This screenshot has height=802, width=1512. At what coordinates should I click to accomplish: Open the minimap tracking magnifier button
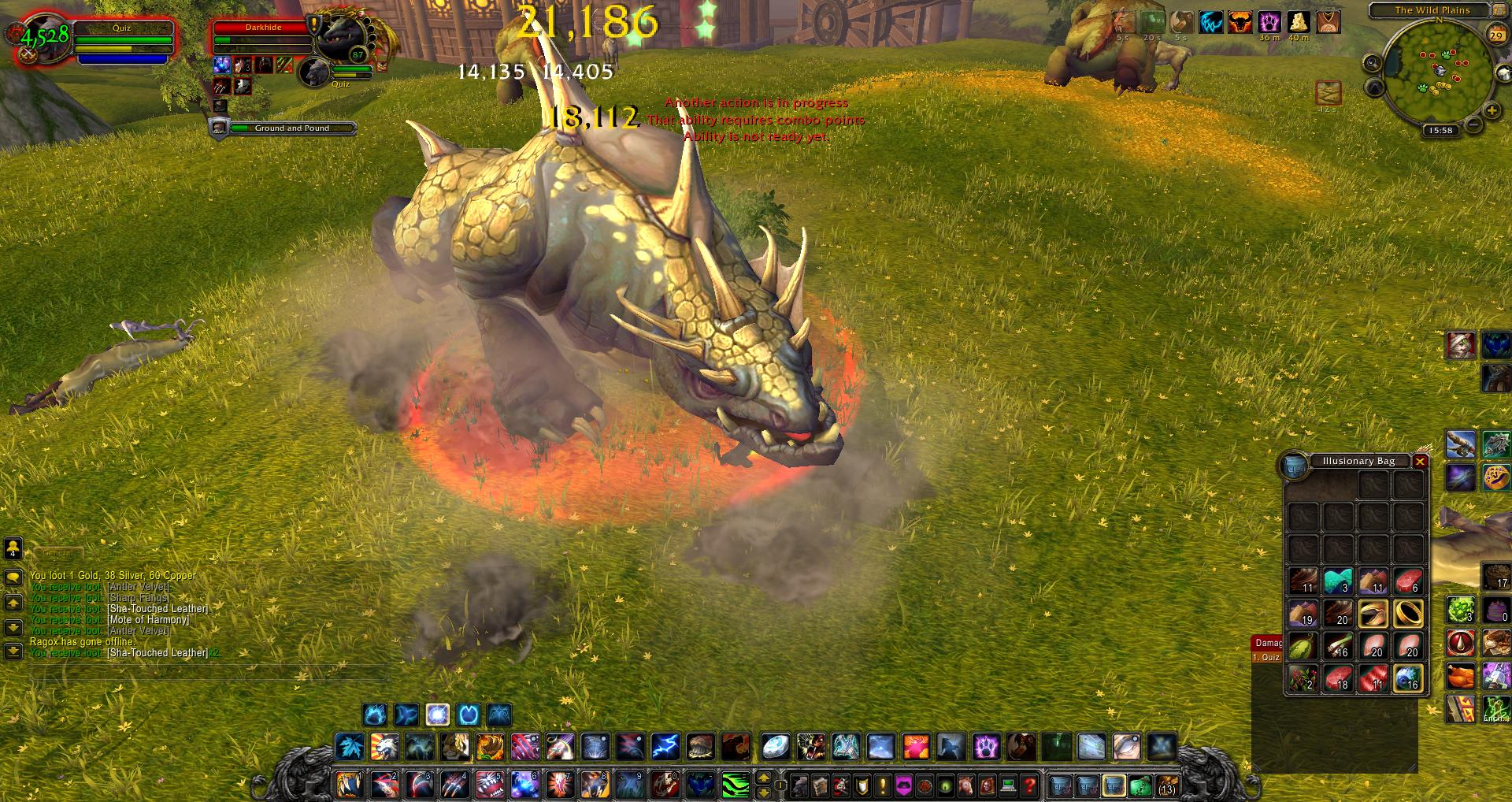pos(1373,64)
